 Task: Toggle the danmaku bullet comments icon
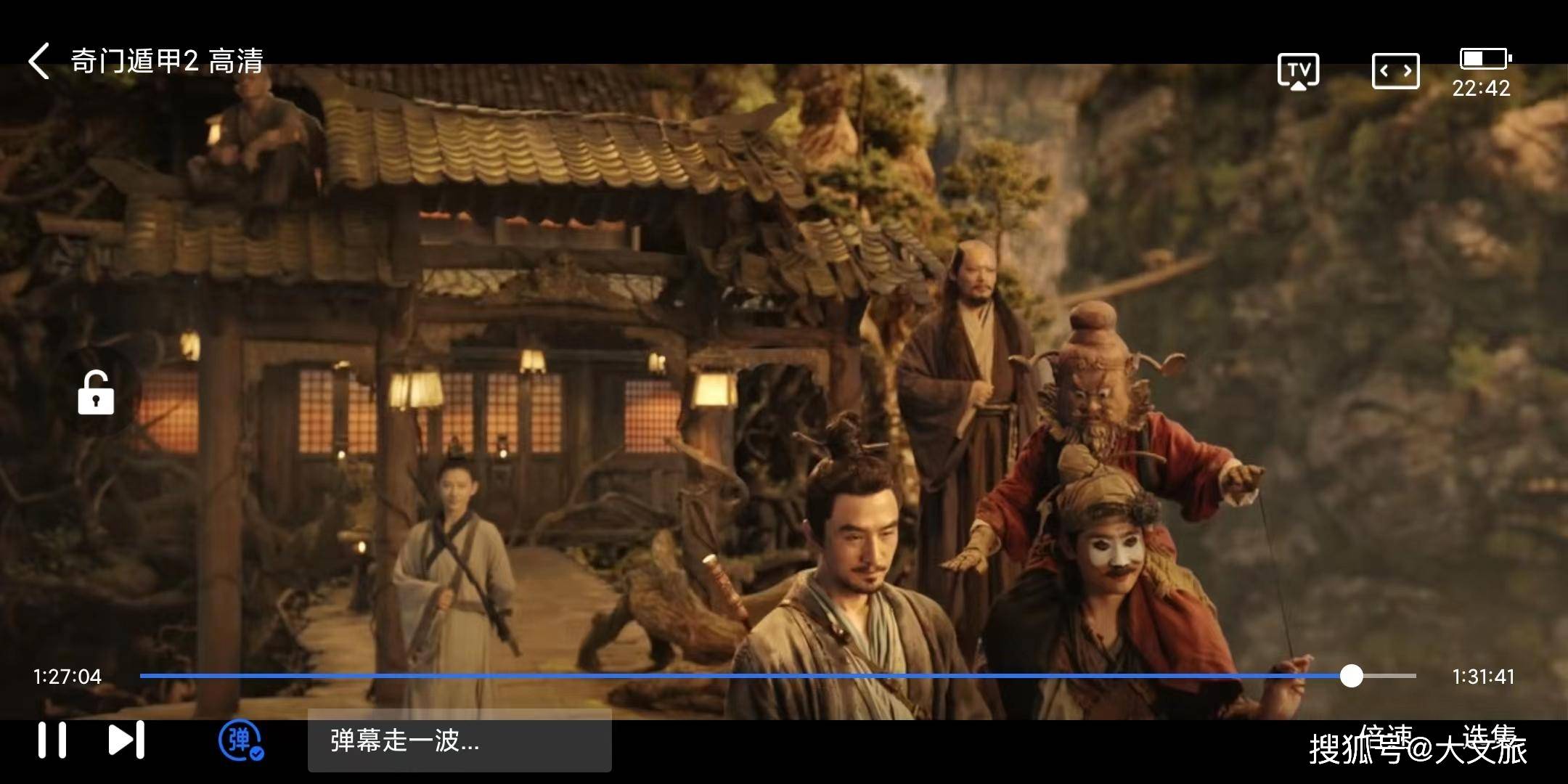(x=240, y=740)
